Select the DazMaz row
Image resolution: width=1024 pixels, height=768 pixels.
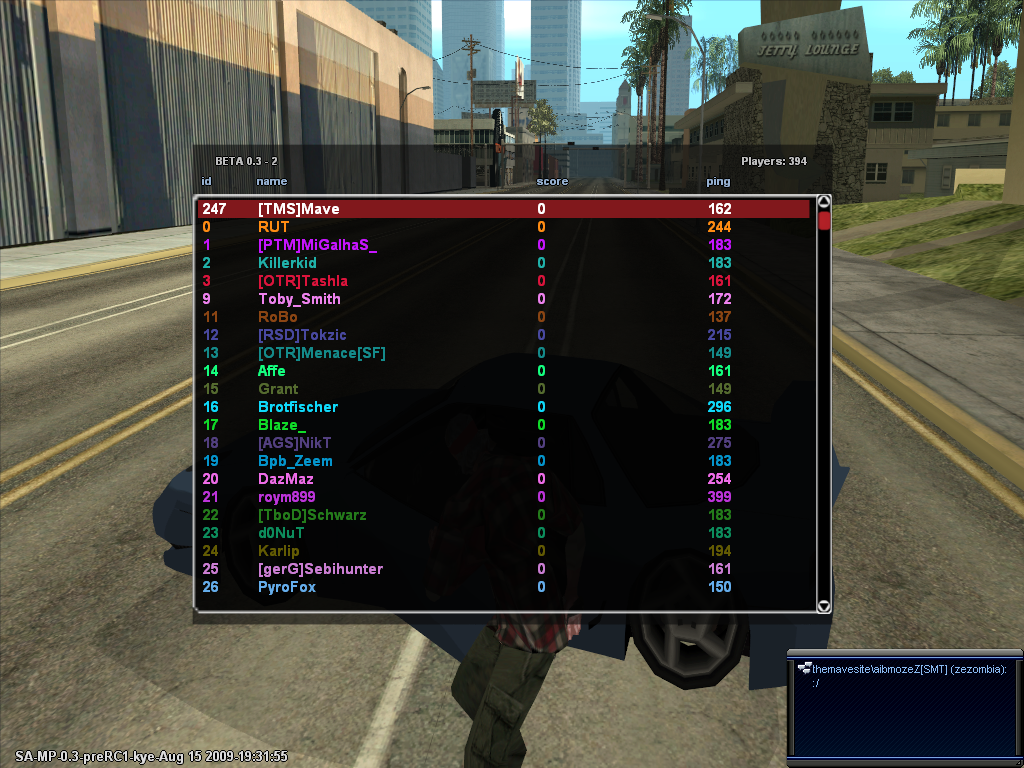click(286, 479)
